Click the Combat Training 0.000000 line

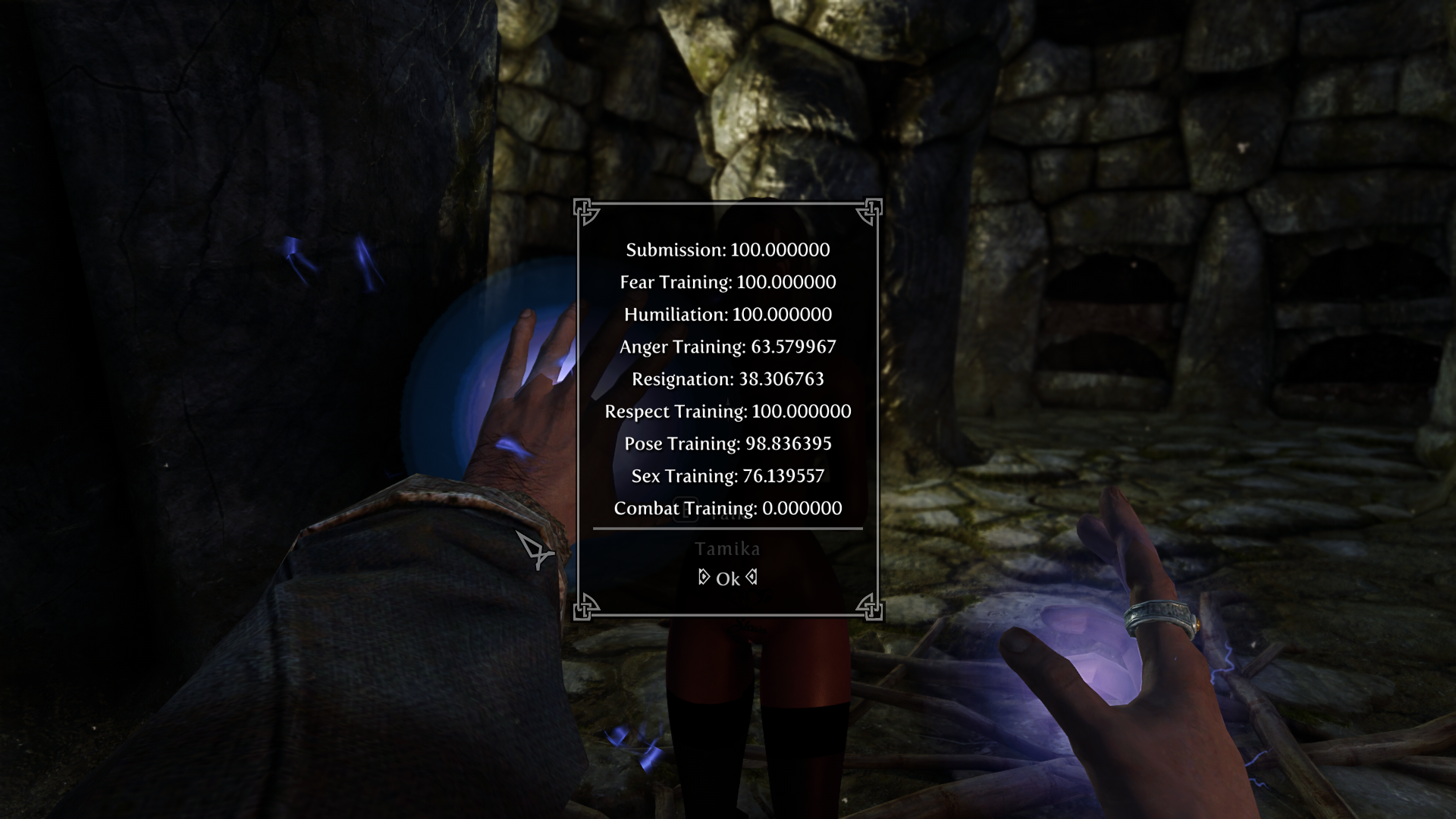click(726, 508)
